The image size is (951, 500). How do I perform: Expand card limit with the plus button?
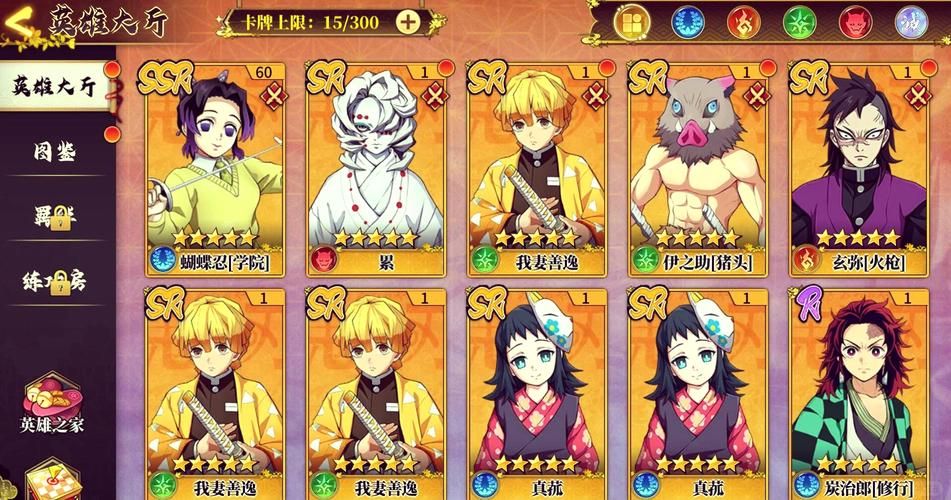407,21
